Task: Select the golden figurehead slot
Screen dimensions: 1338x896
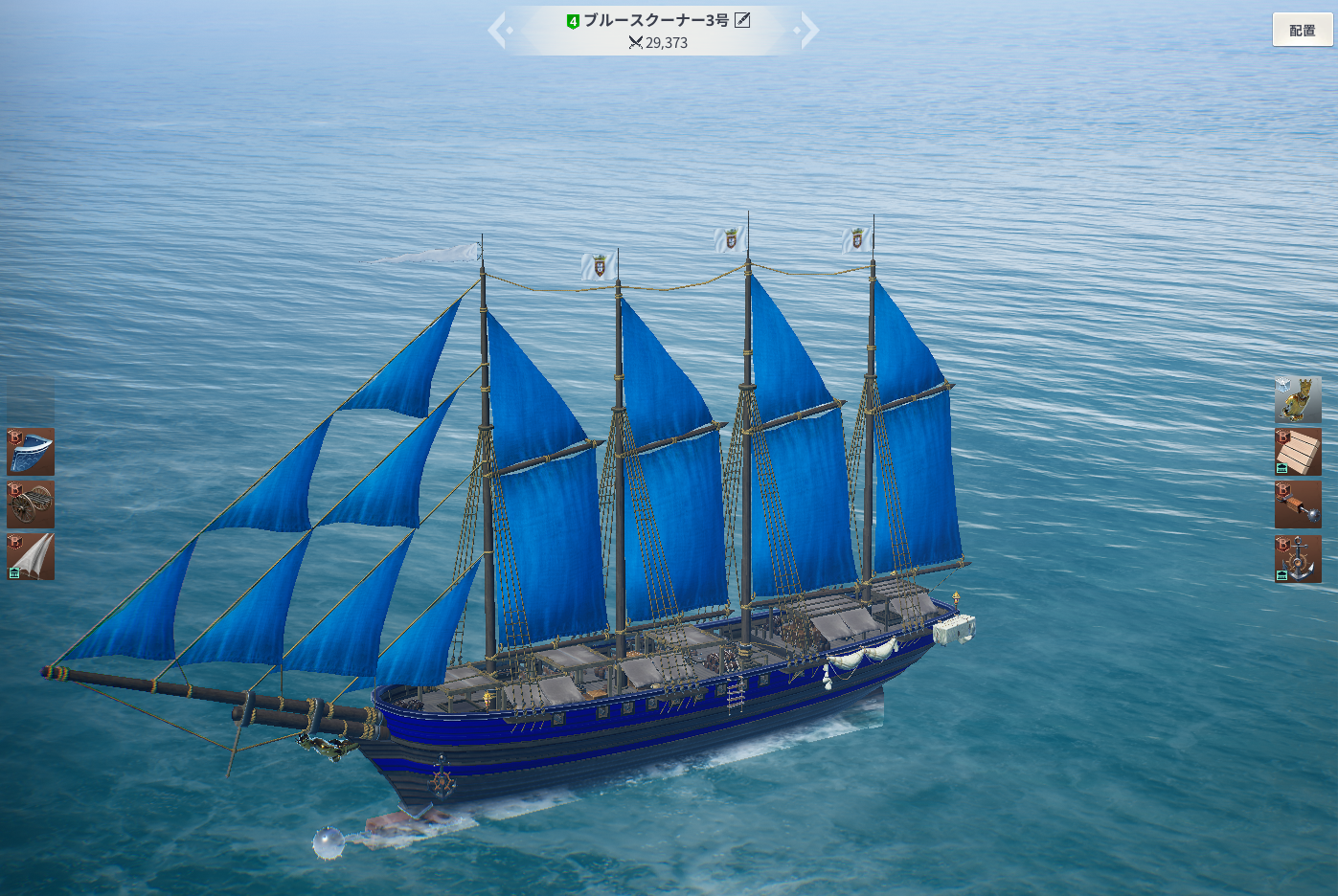Action: pyautogui.click(x=1298, y=399)
